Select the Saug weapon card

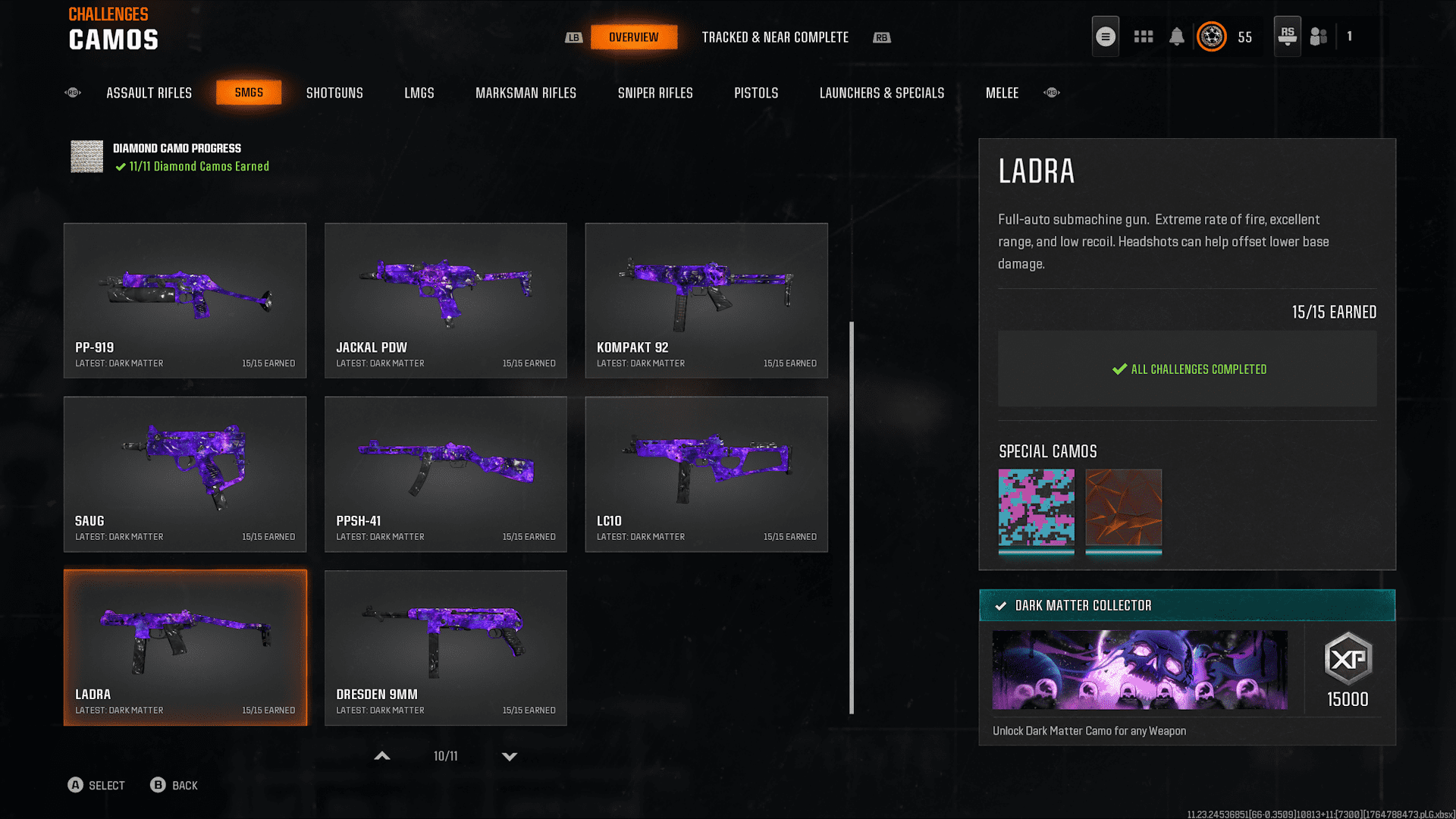pyautogui.click(x=185, y=474)
